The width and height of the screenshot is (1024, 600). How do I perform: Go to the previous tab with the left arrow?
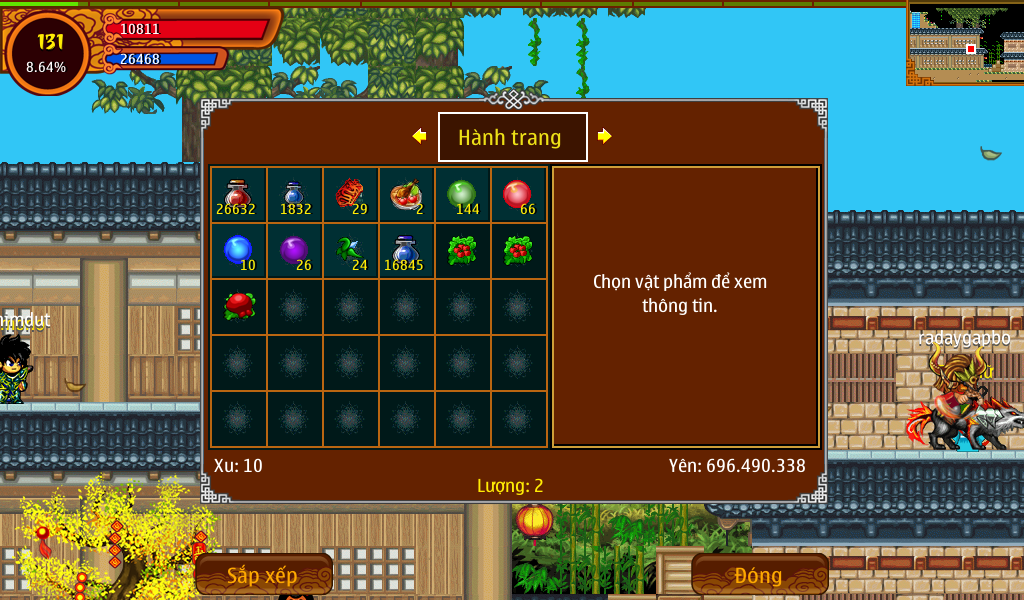420,137
